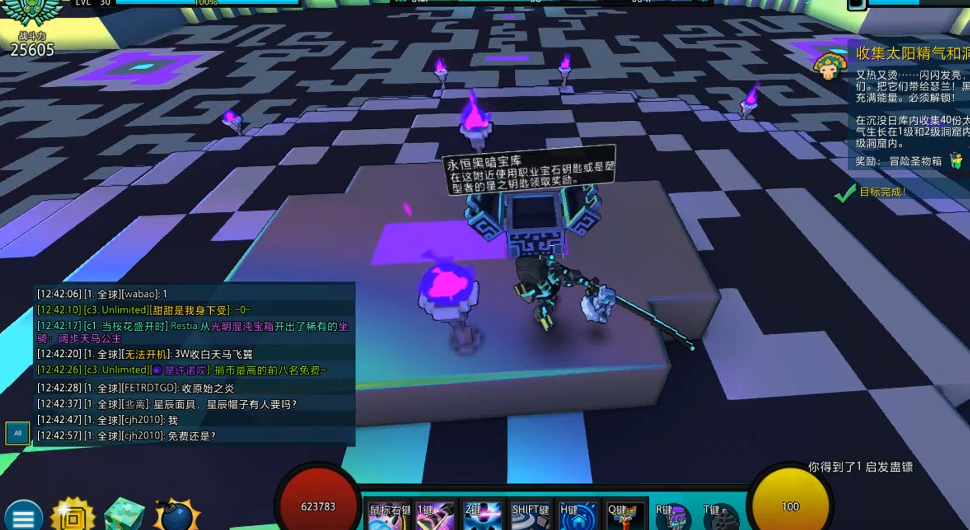
Task: Click the golden sun badge icon
Action: coord(73,514)
